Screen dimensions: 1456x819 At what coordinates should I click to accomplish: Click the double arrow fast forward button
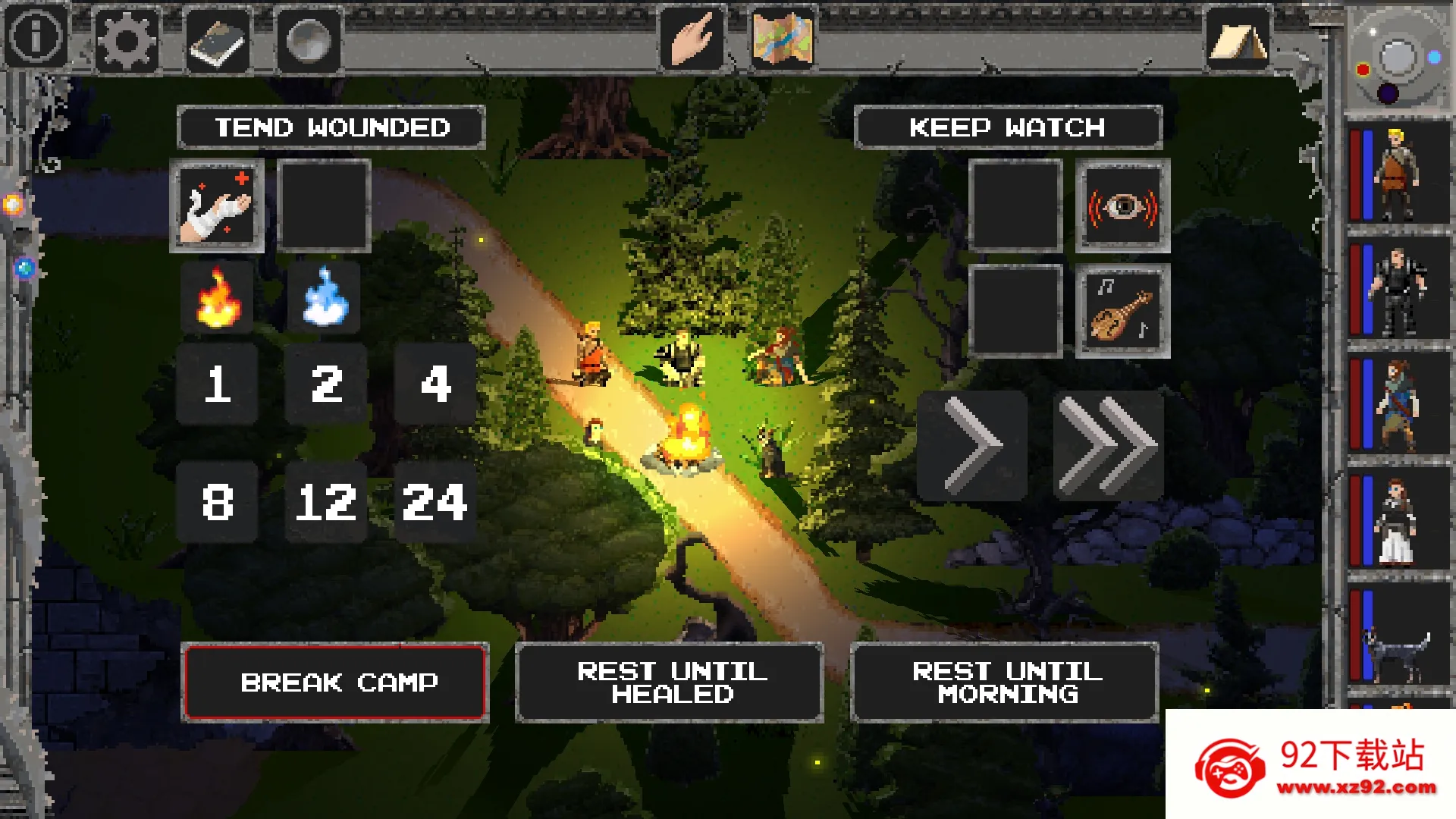(x=1108, y=446)
